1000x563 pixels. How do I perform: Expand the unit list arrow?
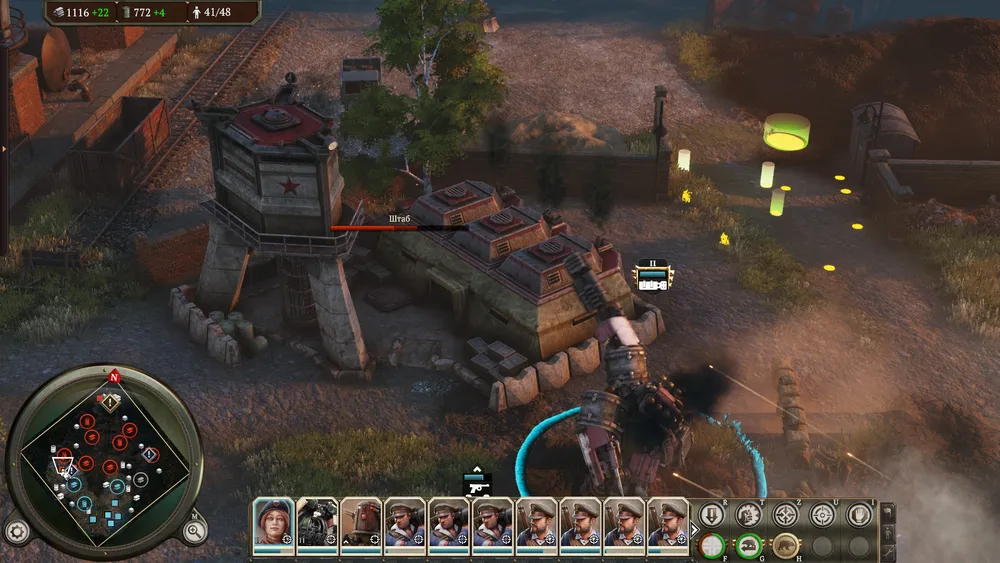point(695,530)
